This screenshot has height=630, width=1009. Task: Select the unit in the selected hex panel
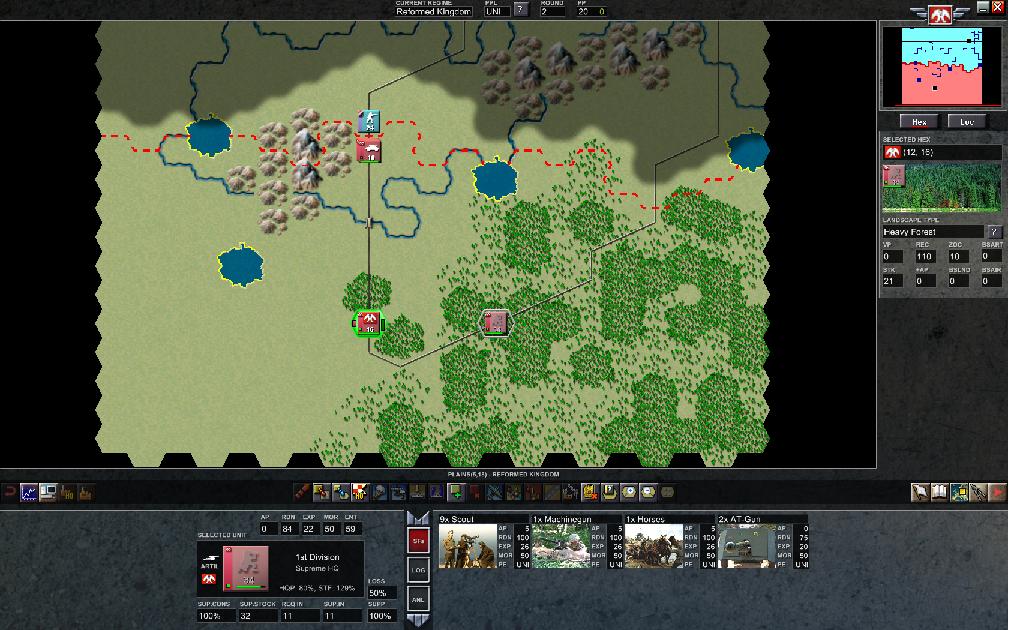click(x=894, y=176)
